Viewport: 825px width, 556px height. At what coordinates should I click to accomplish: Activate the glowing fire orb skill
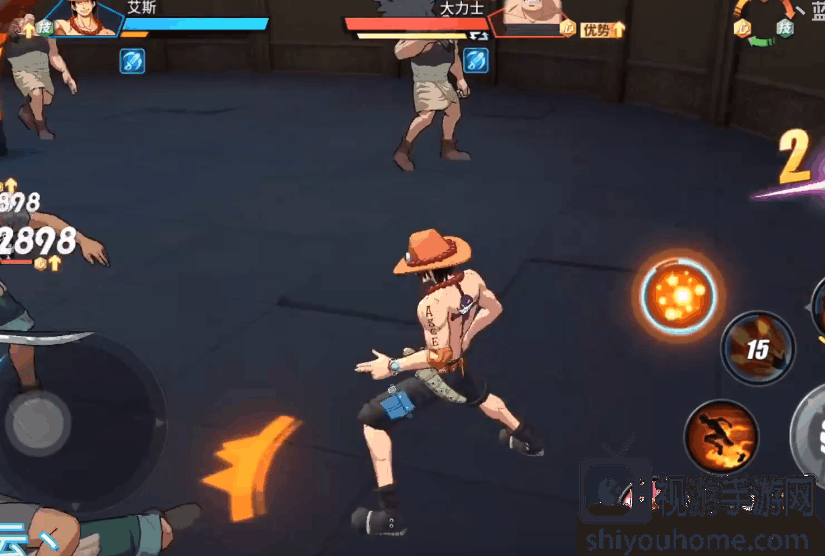click(x=681, y=292)
